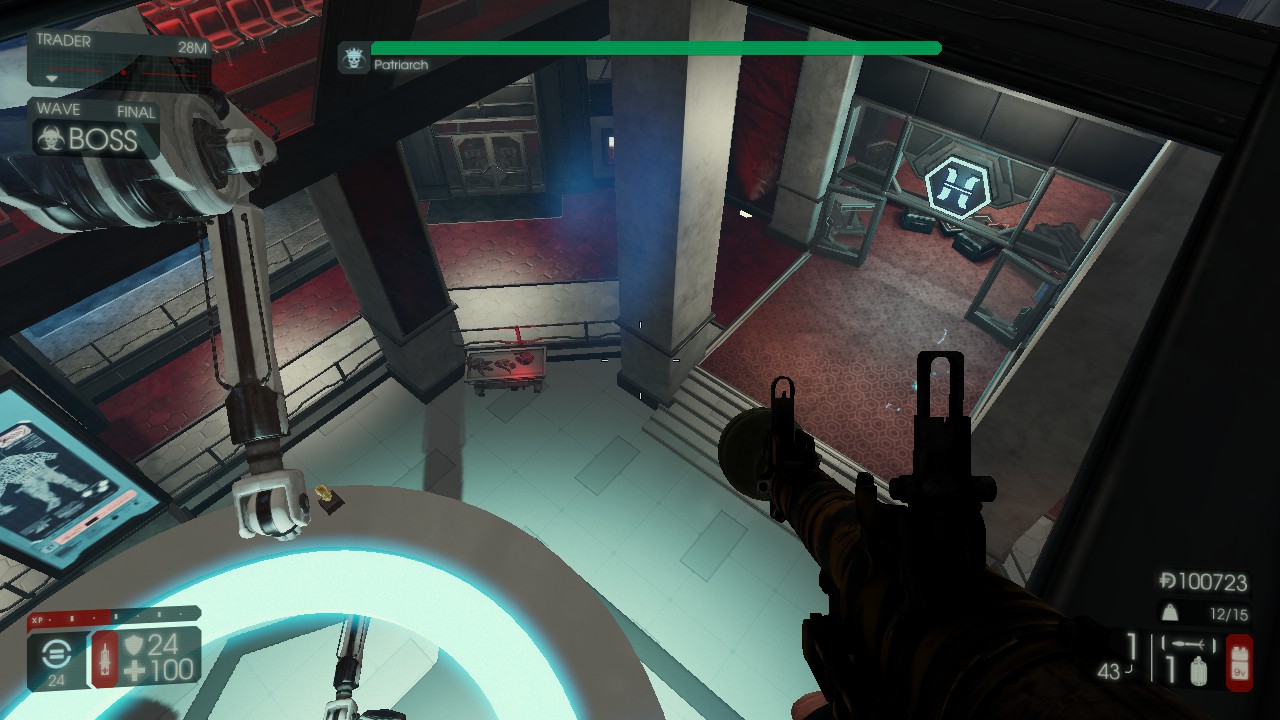Click the Patriarch boss skull icon

[x=352, y=58]
